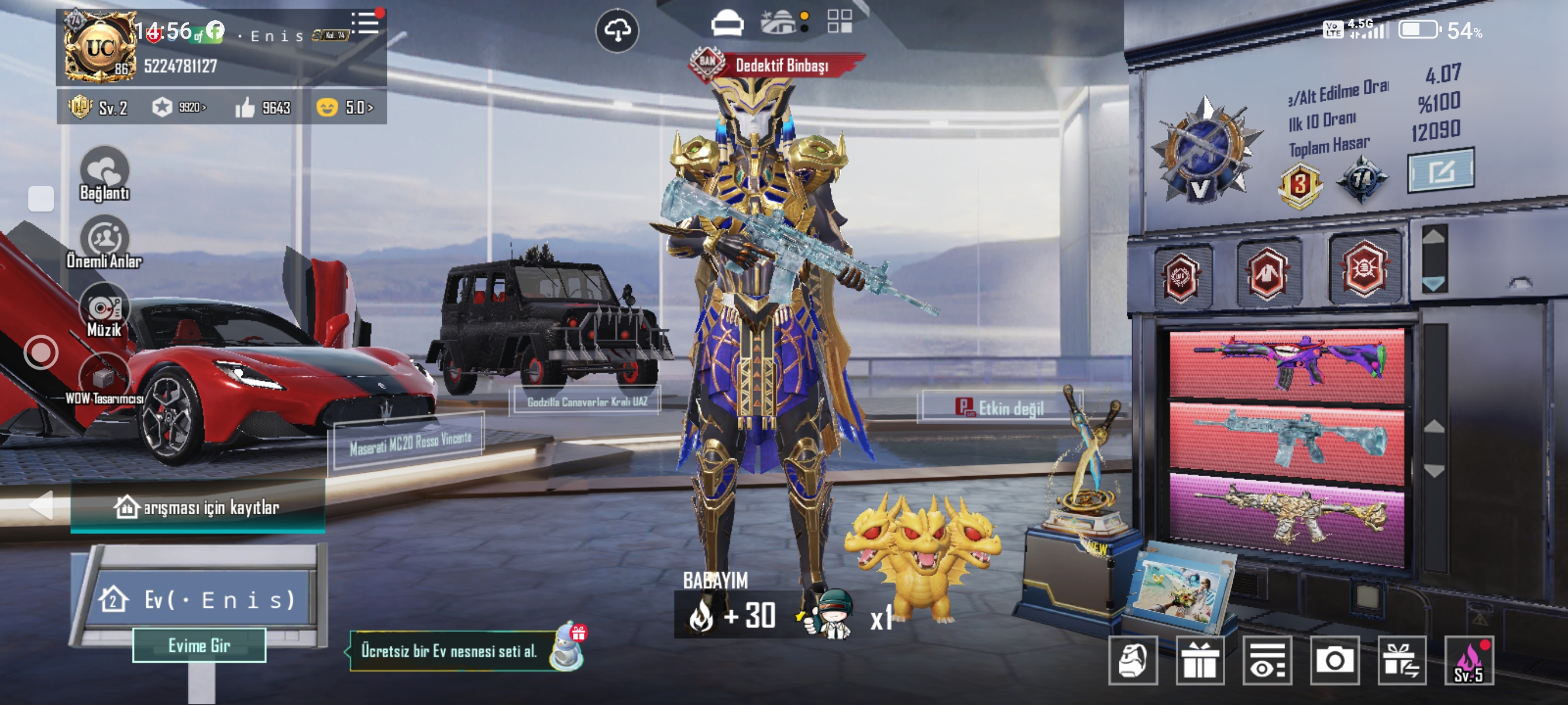The image size is (1568, 705).
Task: Open the list menu near player name
Action: (365, 23)
